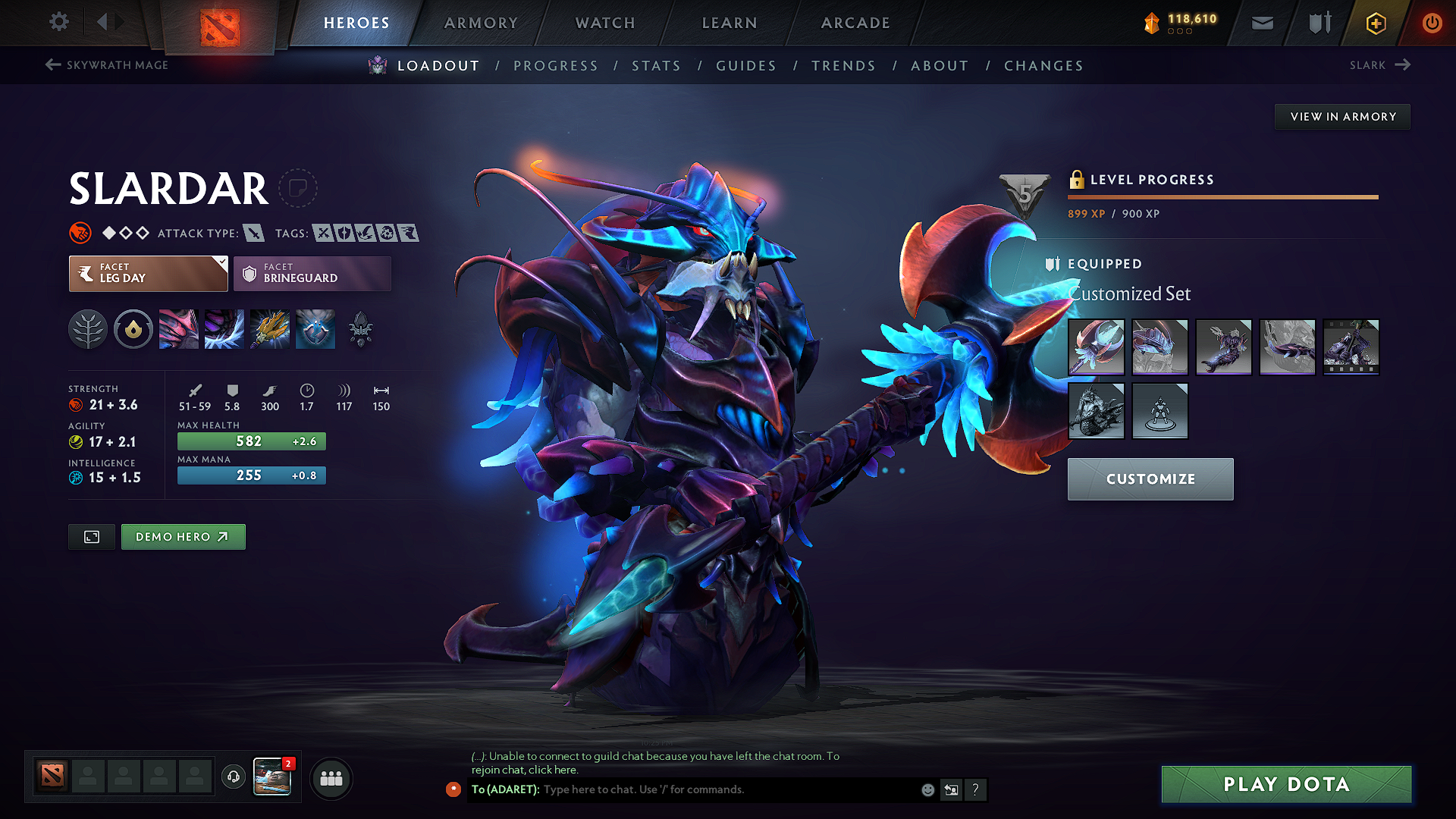Click the voice chat headset icon
1456x819 pixels.
tap(233, 778)
